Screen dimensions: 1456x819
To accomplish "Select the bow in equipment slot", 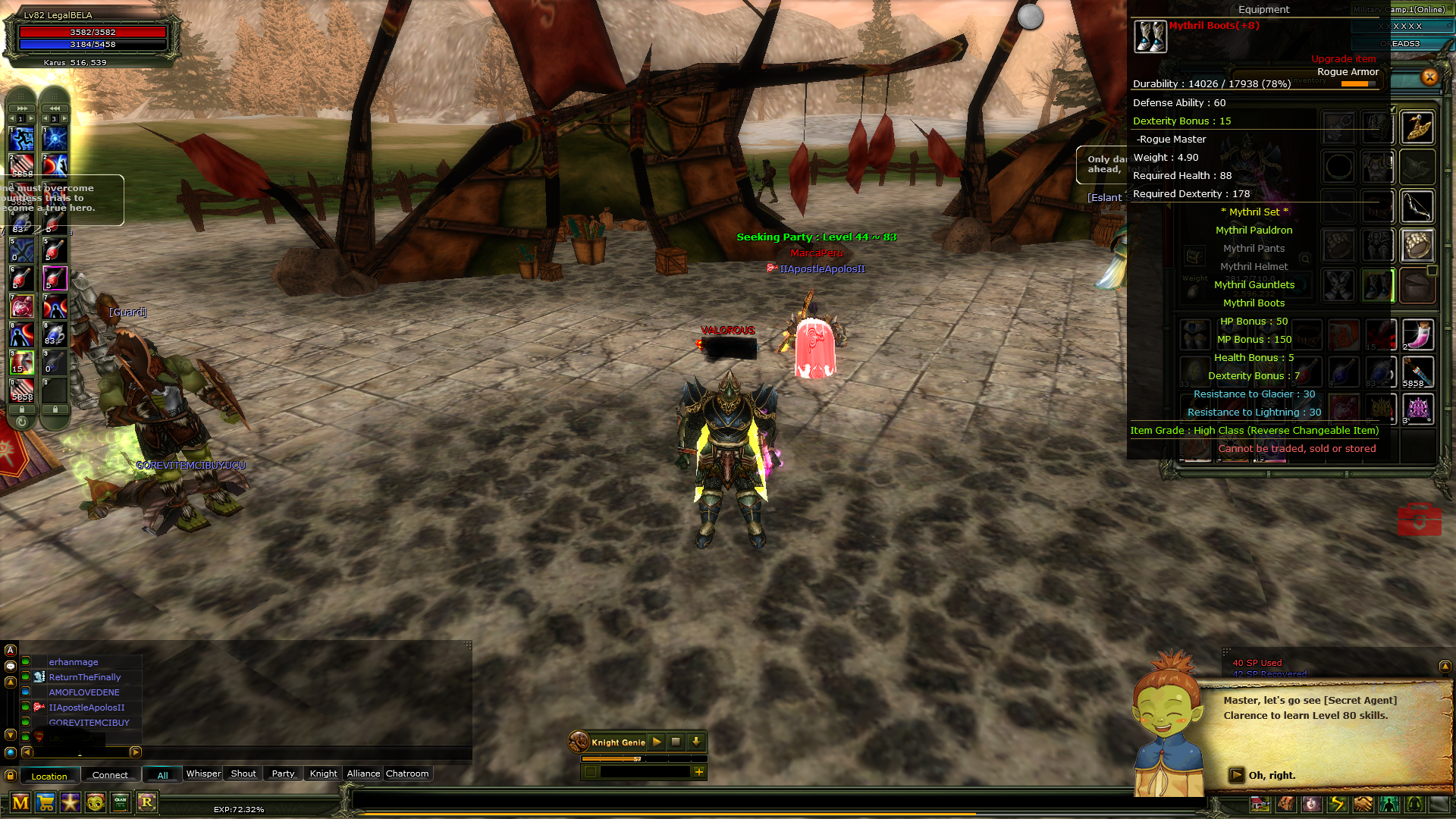I will click(1417, 206).
